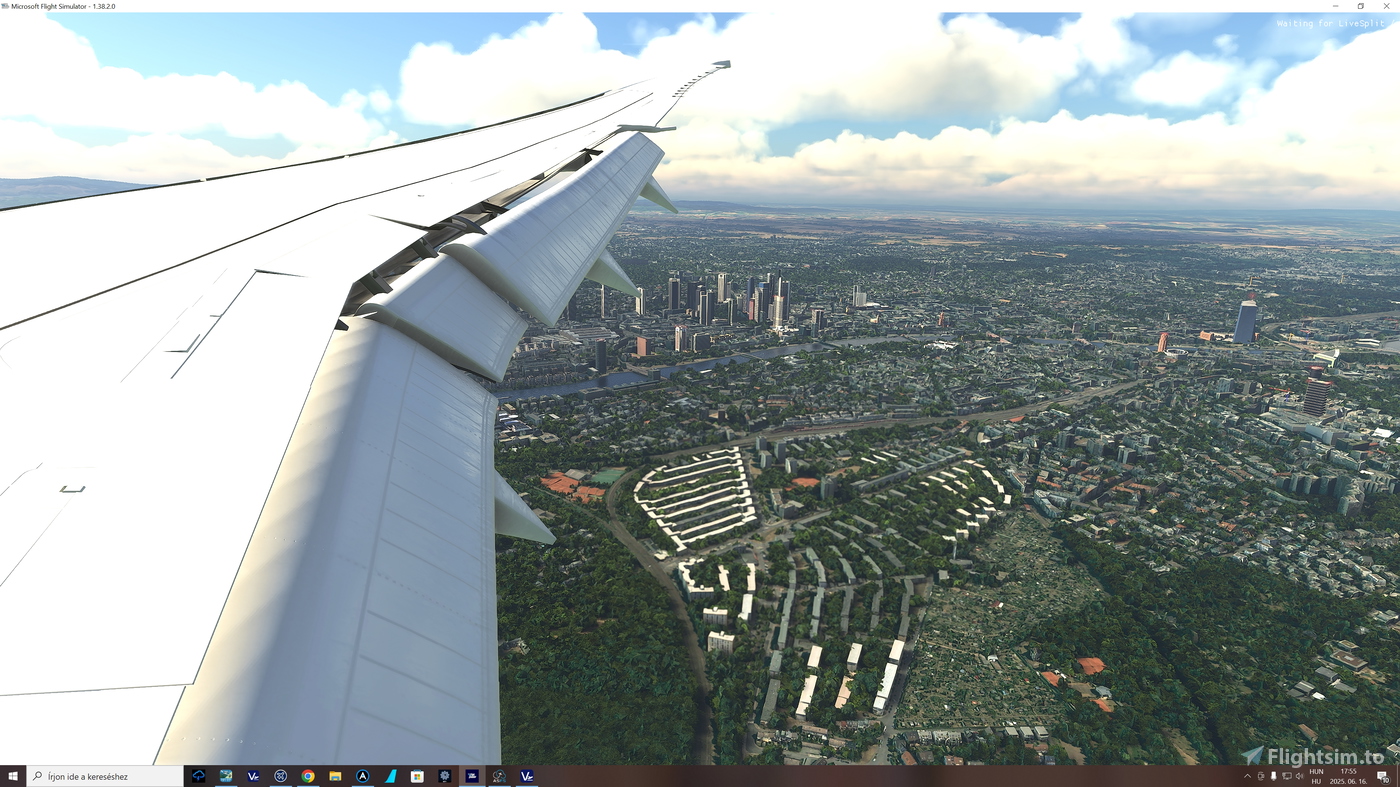
Task: Open the window menu via the title bar icon
Action: pyautogui.click(x=7, y=5)
